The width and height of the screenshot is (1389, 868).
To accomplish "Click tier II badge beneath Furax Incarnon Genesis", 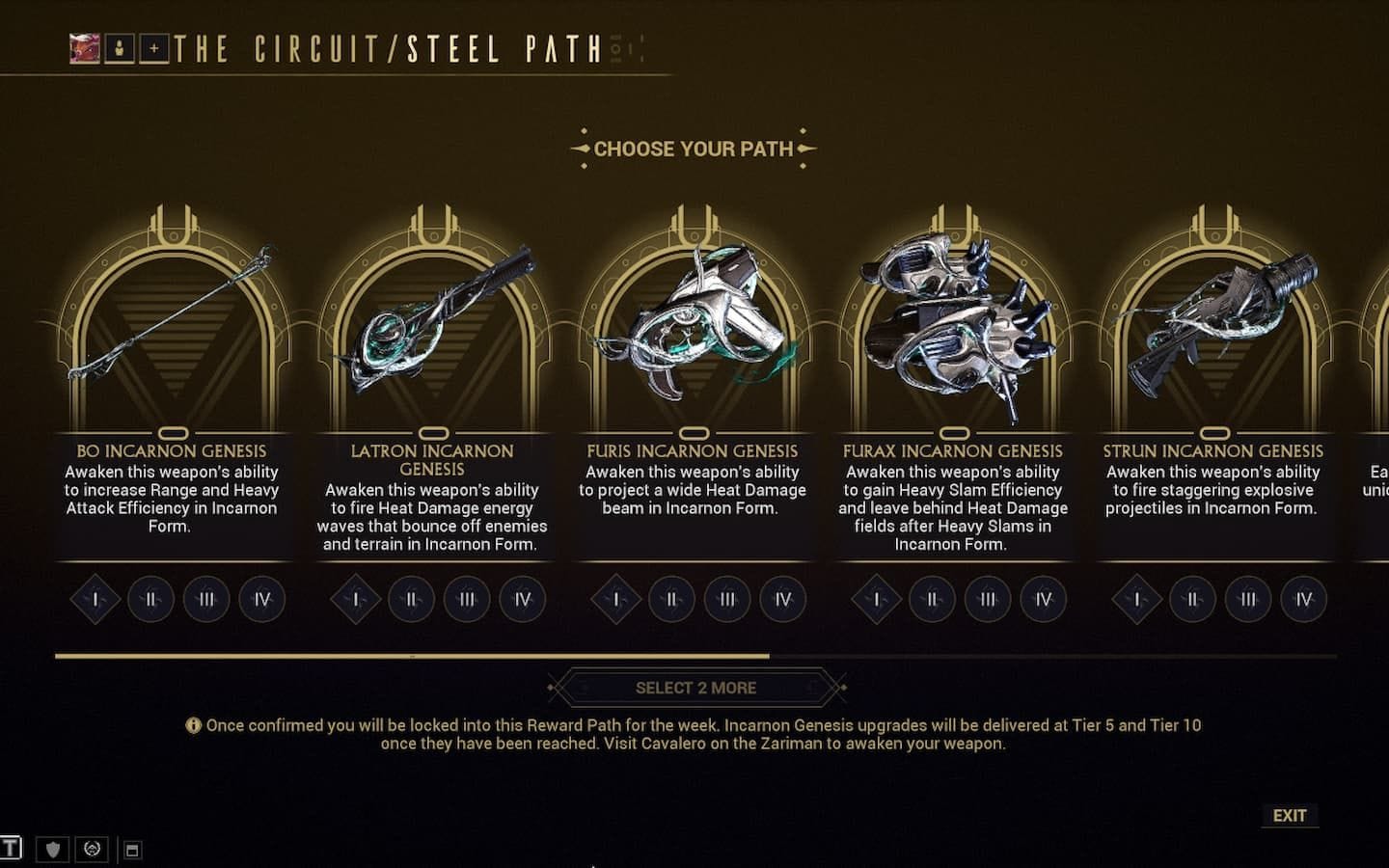I will 931,599.
